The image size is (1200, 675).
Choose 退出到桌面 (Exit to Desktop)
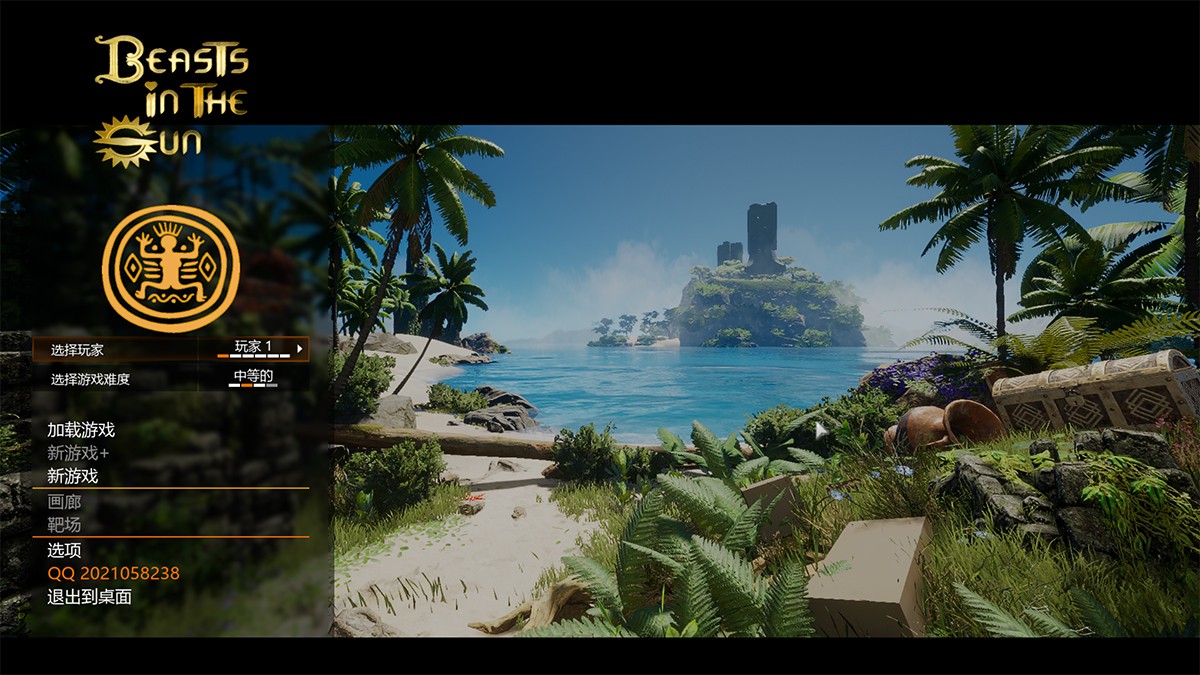pyautogui.click(x=89, y=597)
